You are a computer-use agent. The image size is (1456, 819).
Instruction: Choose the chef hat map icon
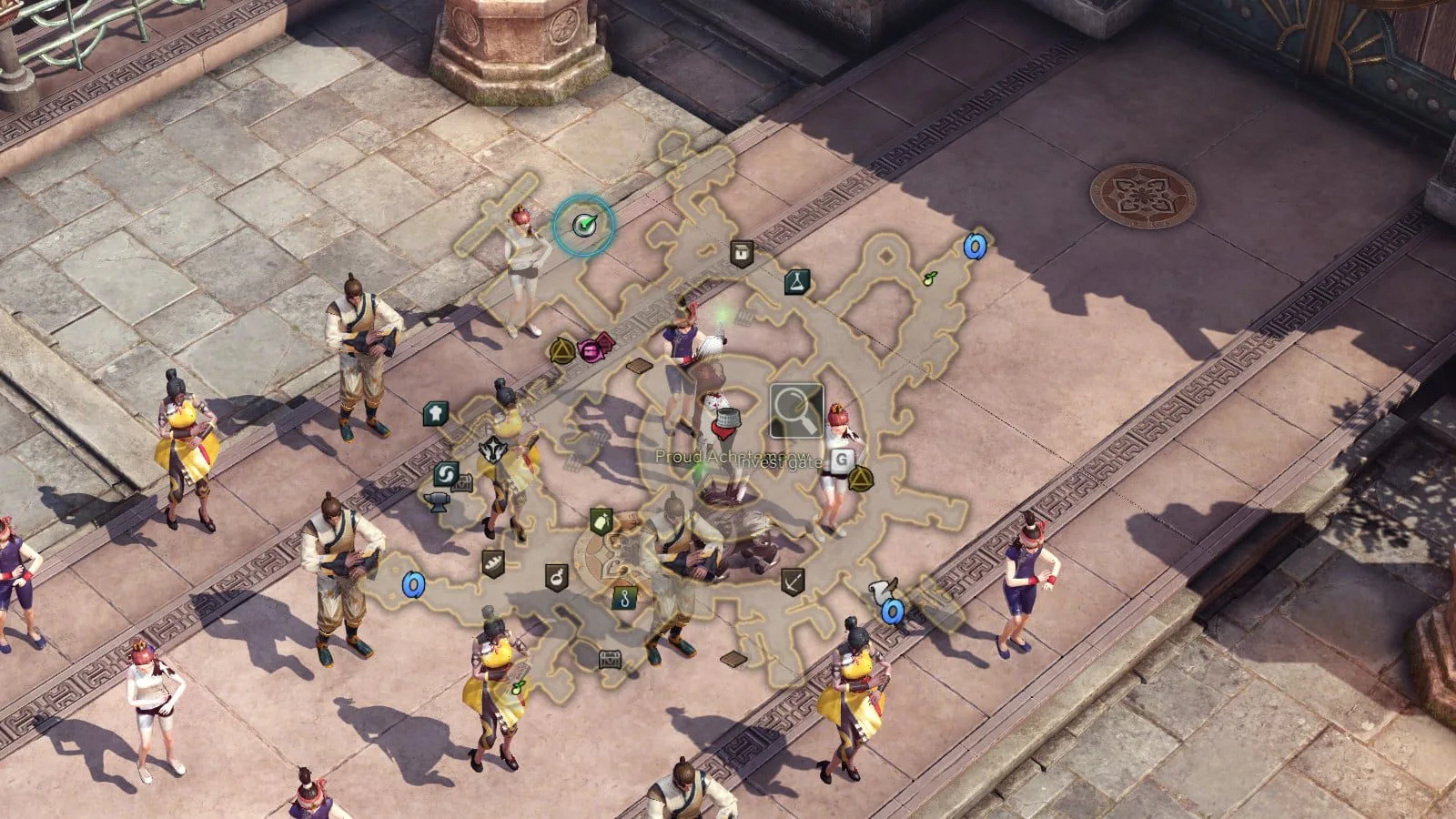point(436,414)
